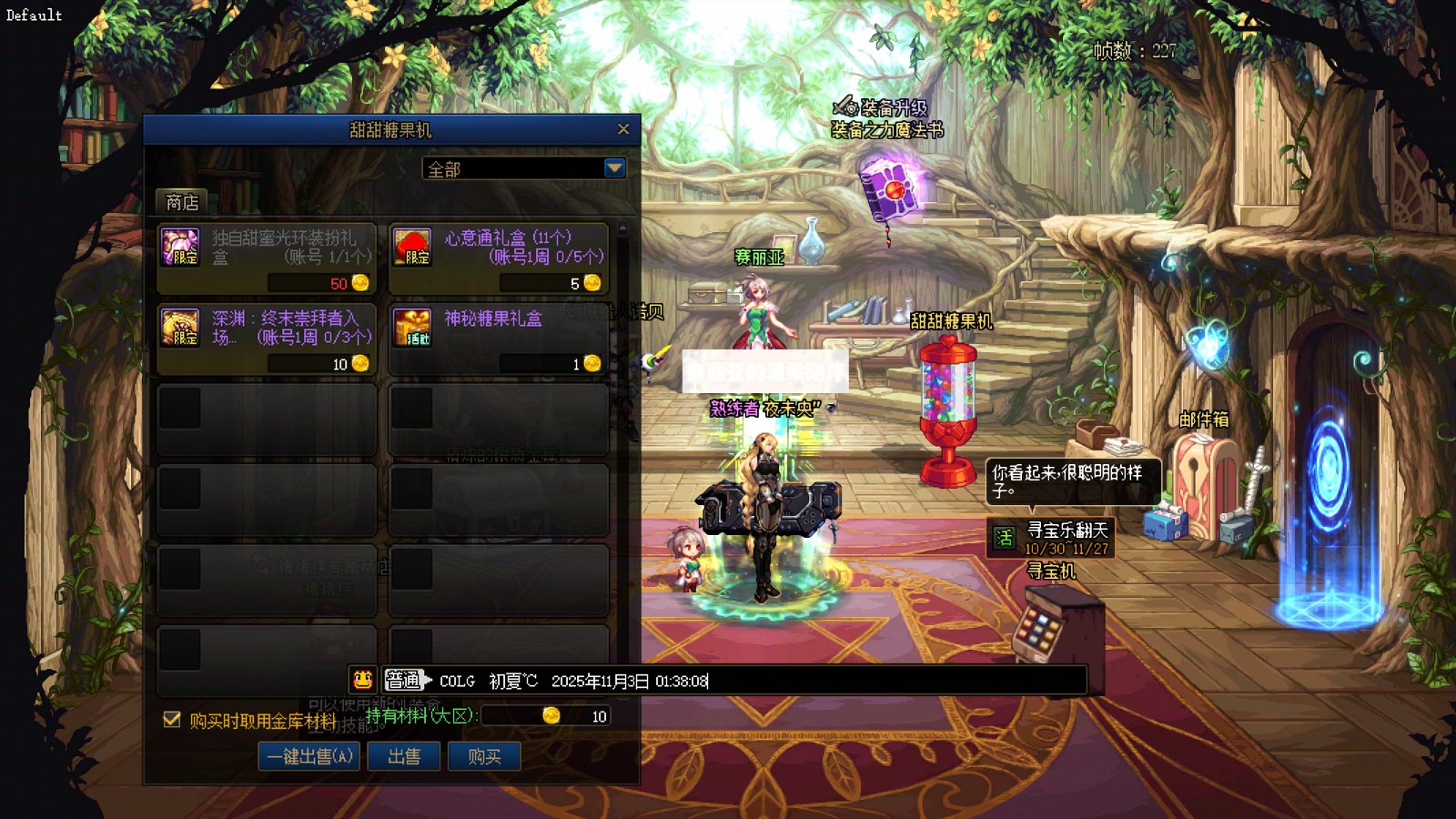This screenshot has width=1456, height=819.
Task: Switch to the 商店 tab
Action: (182, 202)
